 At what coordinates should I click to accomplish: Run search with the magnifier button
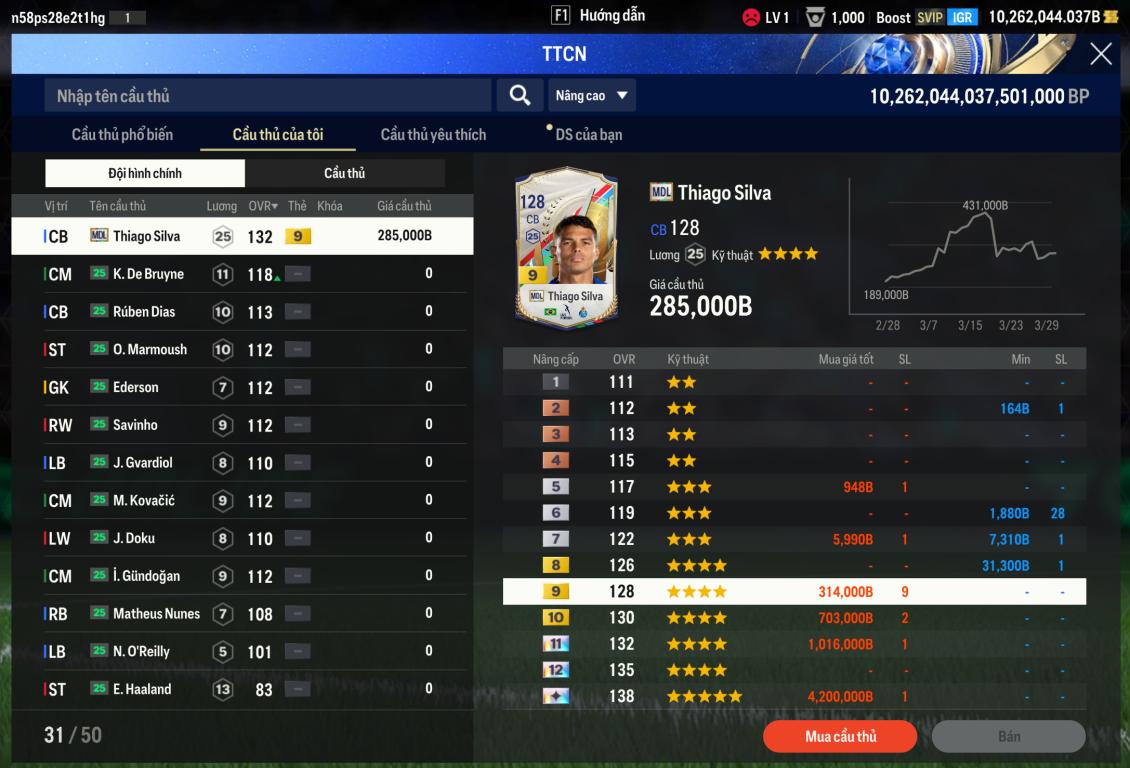(520, 96)
